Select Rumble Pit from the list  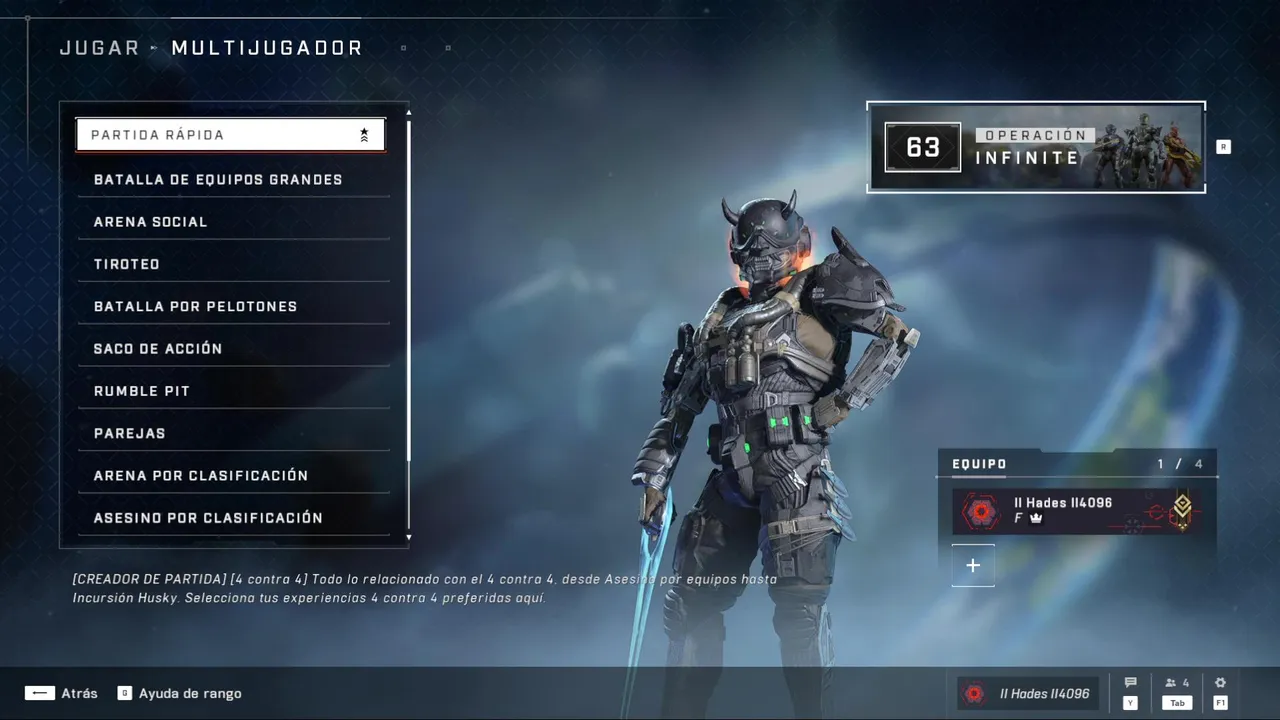[234, 391]
